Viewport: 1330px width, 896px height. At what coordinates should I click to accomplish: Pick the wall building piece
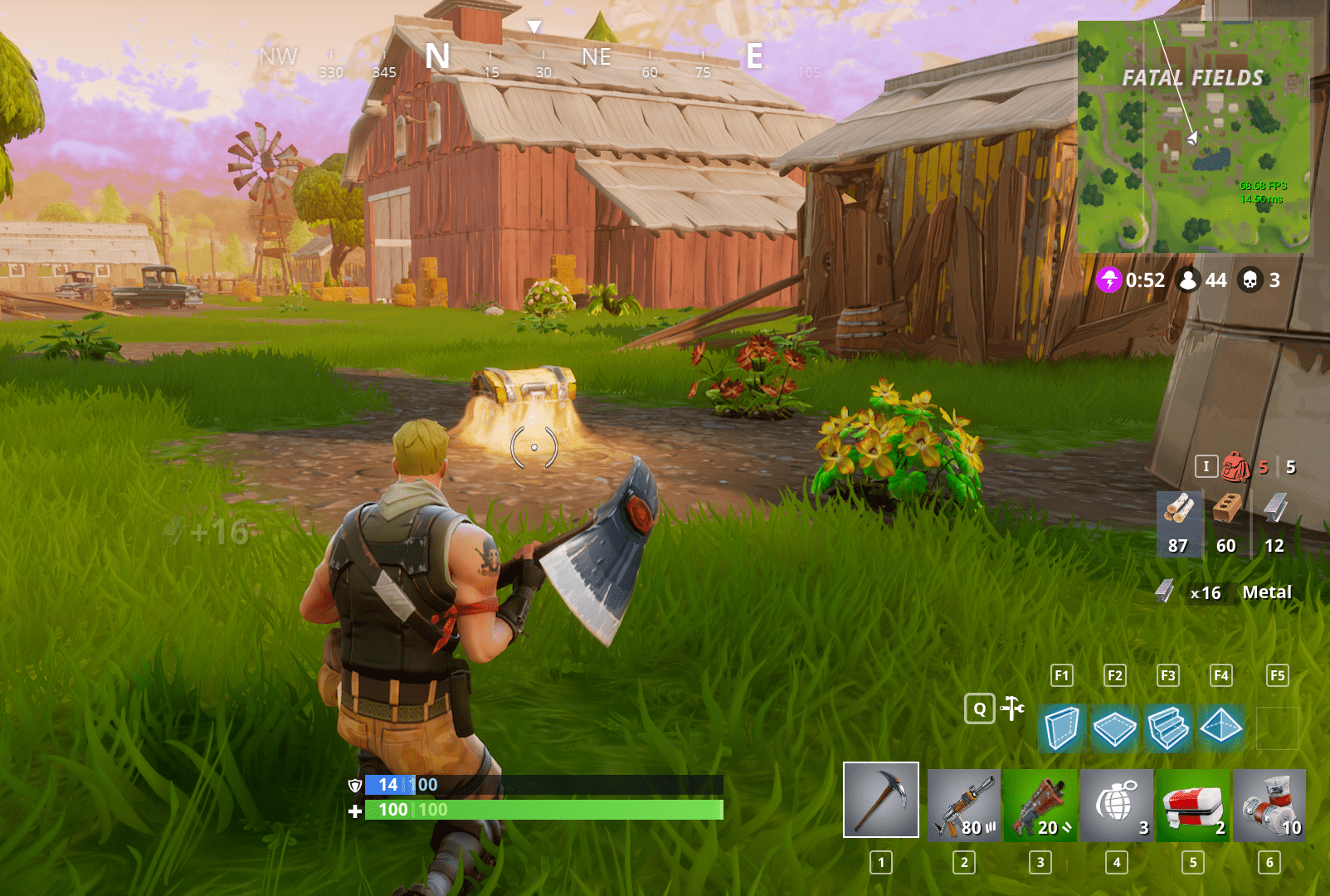[1061, 728]
